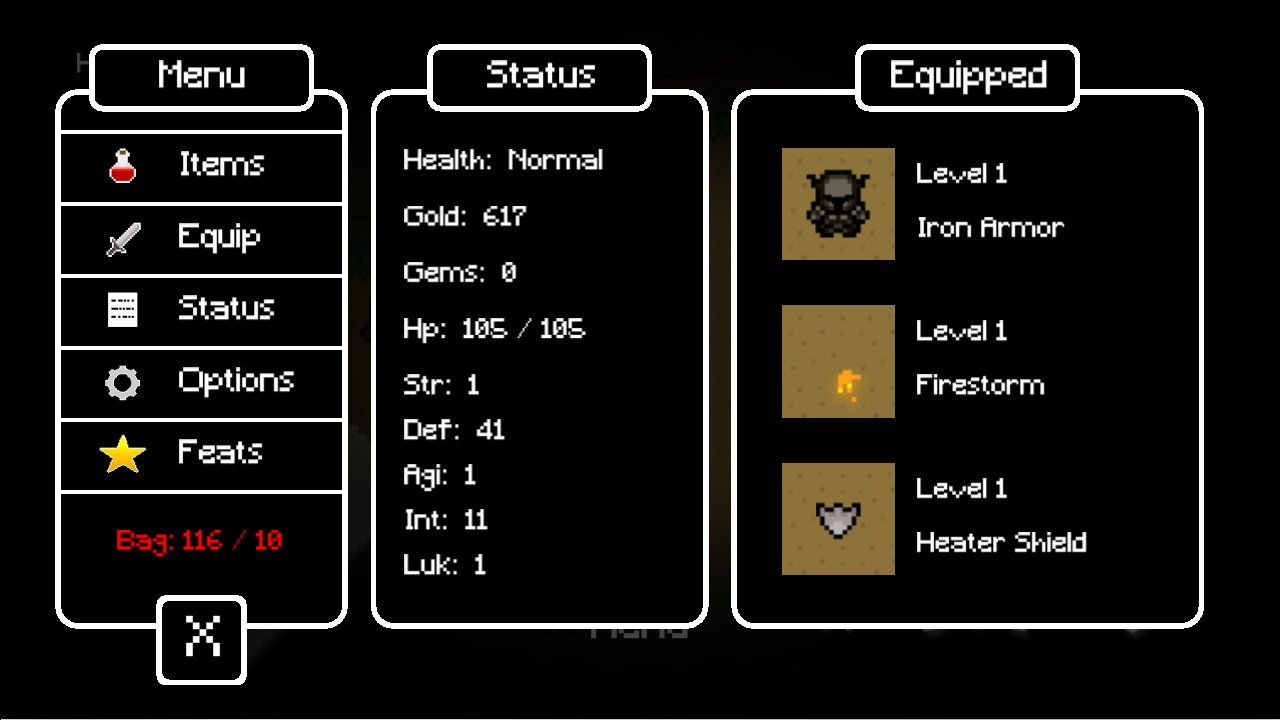Viewport: 1280px width, 720px height.
Task: Click the Firestorm spell icon
Action: click(x=838, y=361)
